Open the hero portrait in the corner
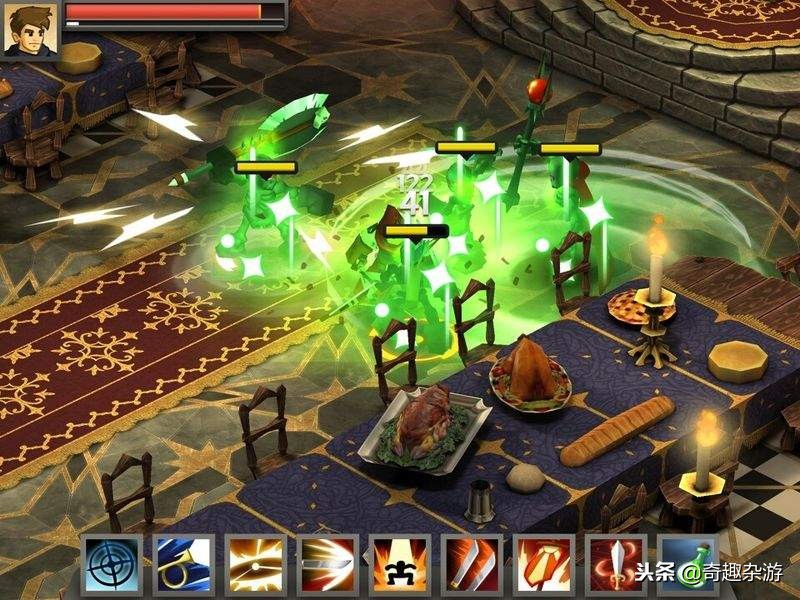Viewport: 800px width, 600px height. [x=30, y=30]
